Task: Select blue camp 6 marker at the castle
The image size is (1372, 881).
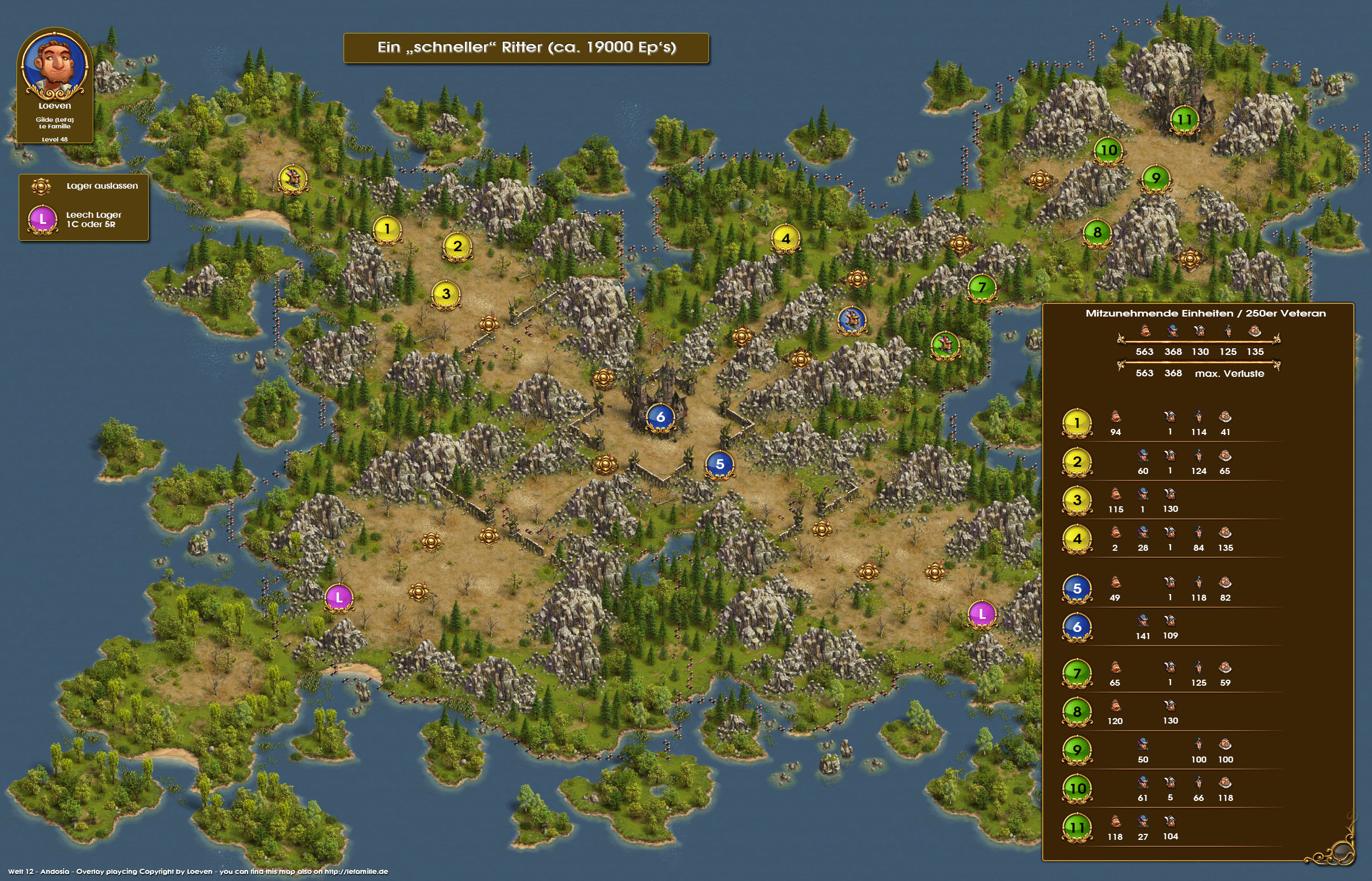Action: click(660, 417)
